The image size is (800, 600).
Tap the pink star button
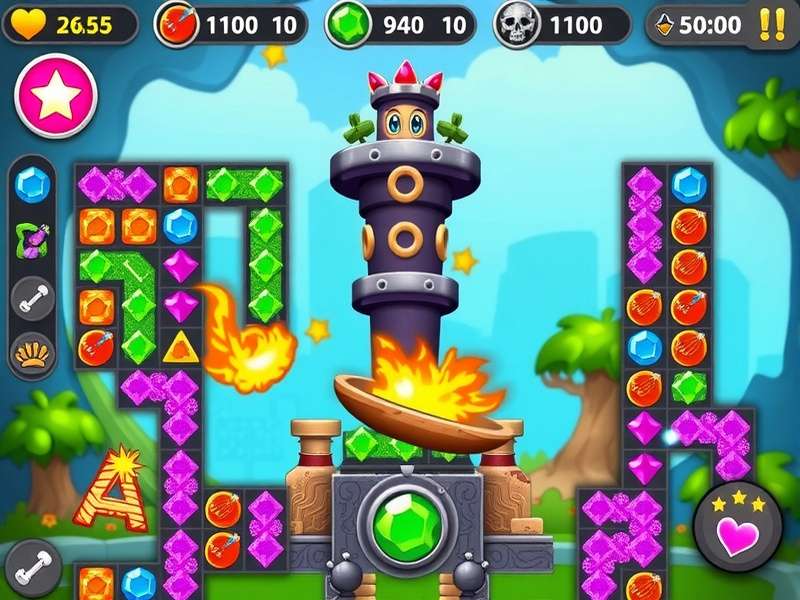[56, 95]
